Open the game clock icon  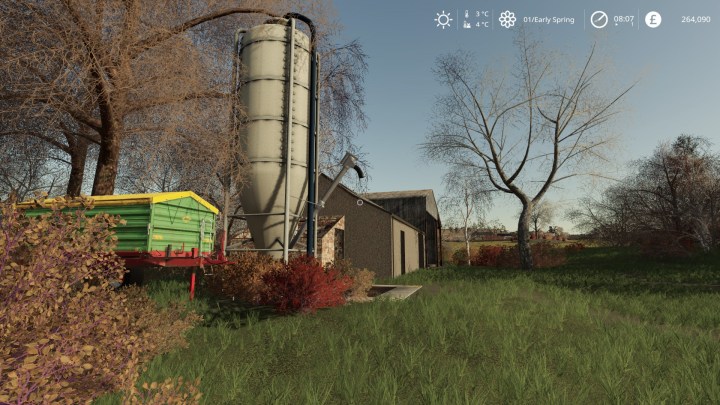599,19
